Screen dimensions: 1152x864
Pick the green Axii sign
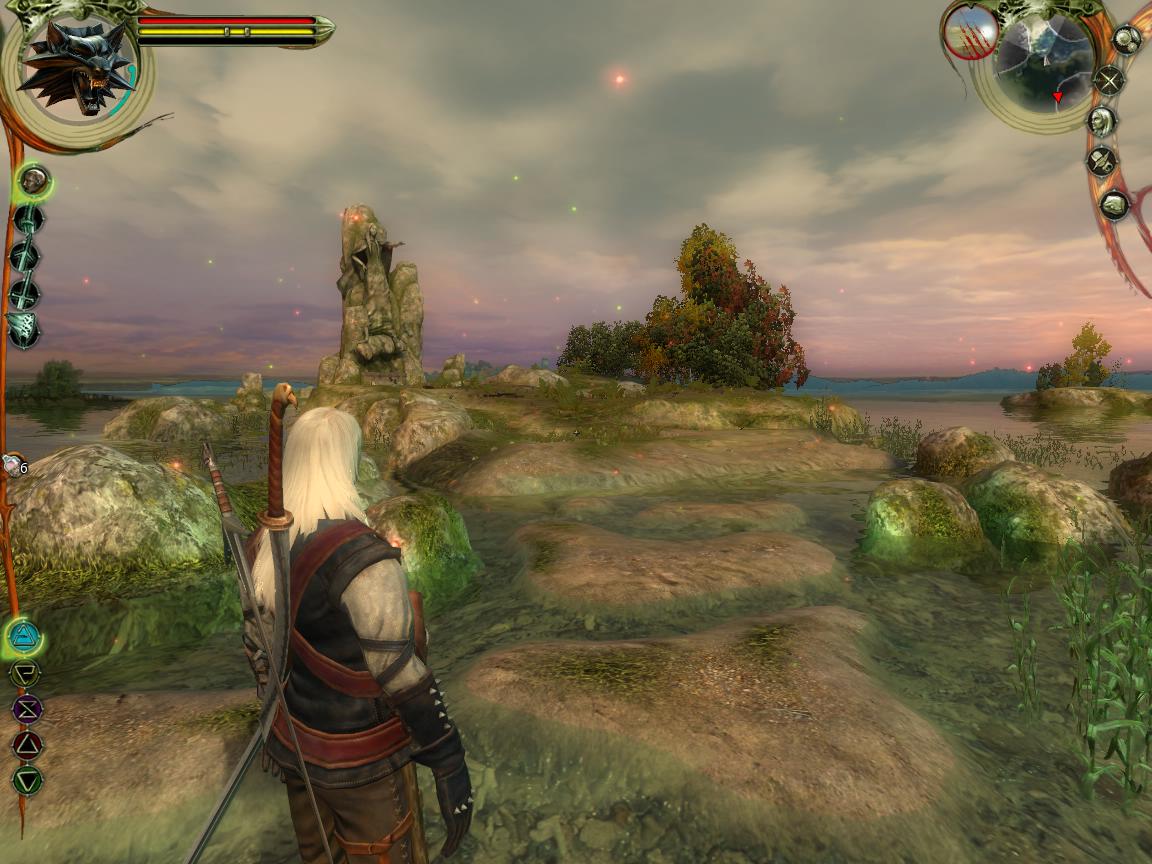[27, 779]
